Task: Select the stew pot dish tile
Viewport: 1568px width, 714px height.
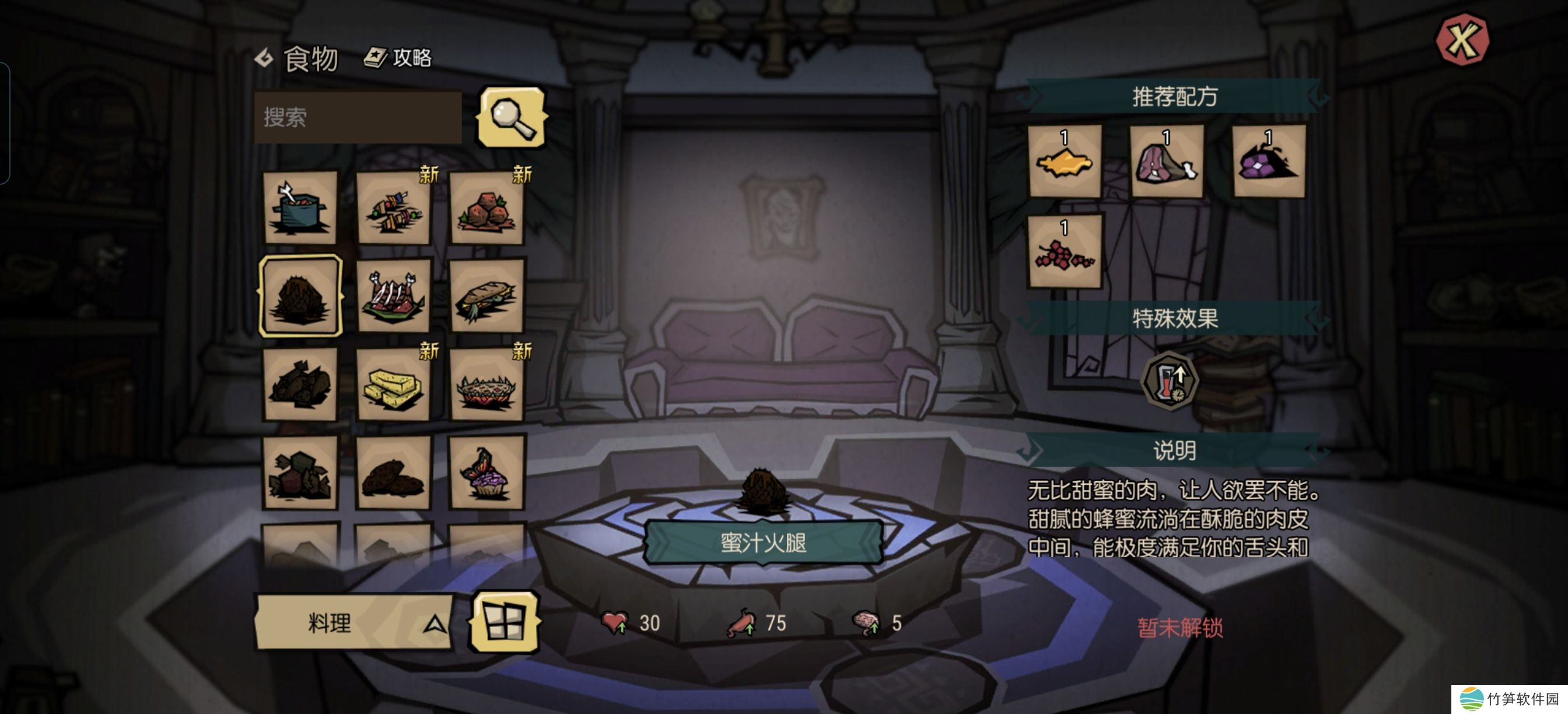Action: [x=300, y=208]
